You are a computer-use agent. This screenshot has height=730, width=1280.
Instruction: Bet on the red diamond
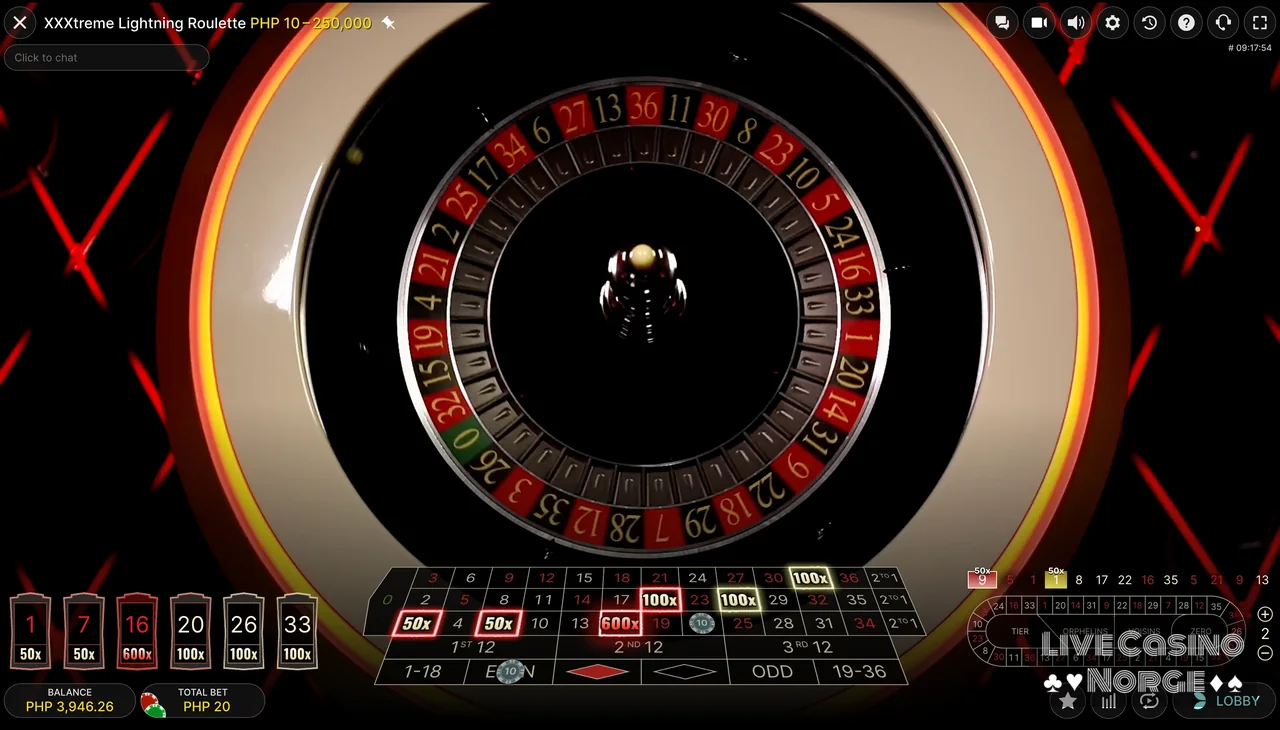pyautogui.click(x=597, y=671)
